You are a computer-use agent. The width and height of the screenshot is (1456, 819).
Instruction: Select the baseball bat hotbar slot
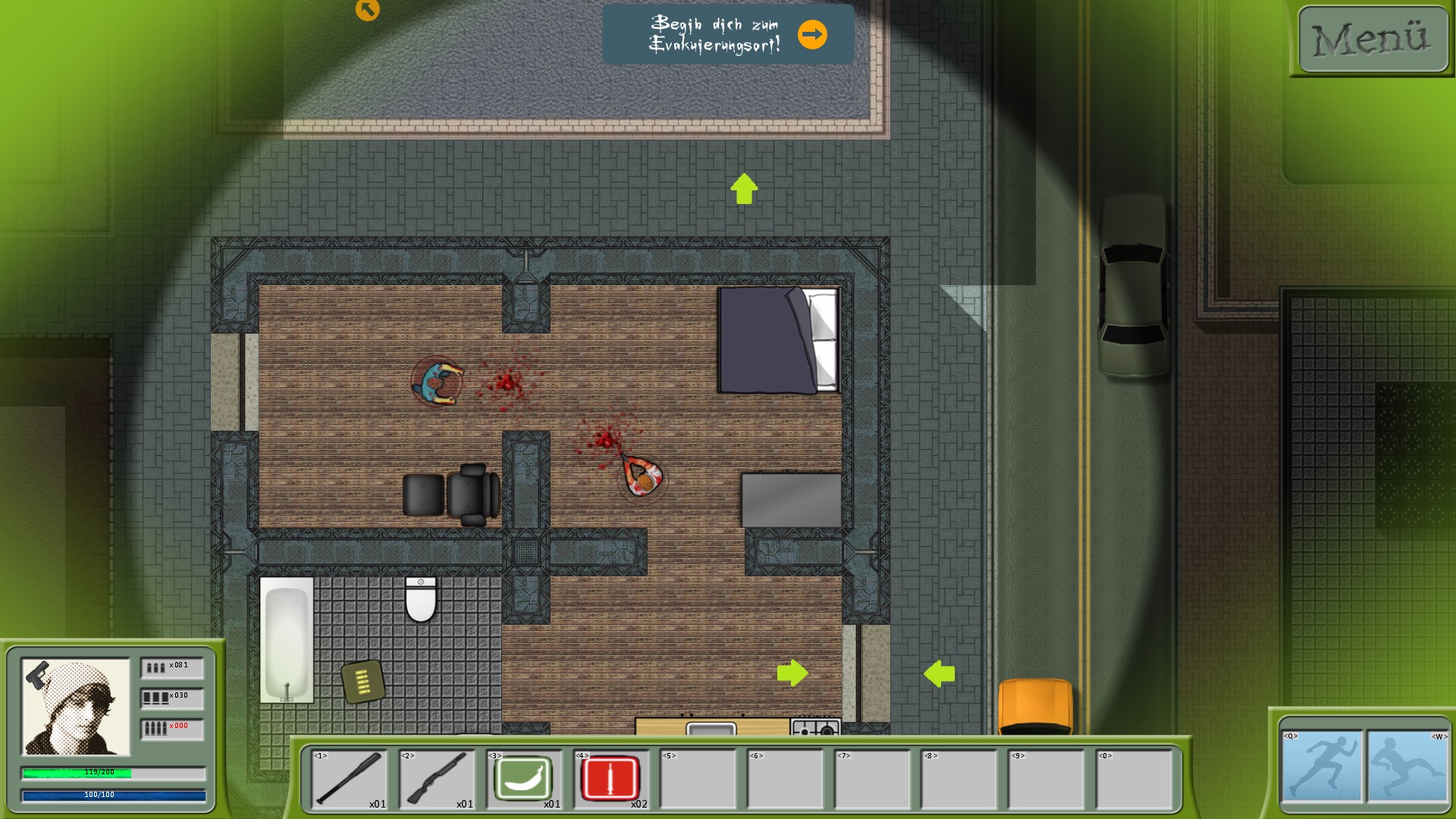tap(349, 778)
